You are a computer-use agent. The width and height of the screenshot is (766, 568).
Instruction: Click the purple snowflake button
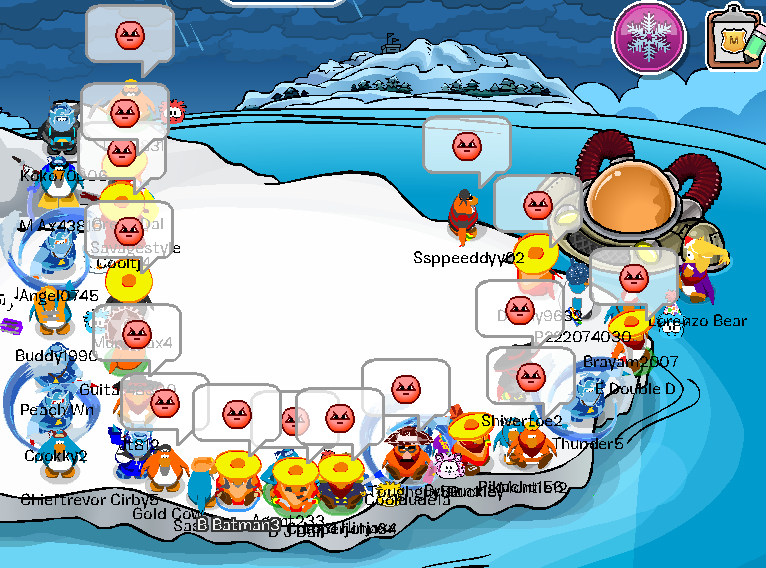(648, 38)
